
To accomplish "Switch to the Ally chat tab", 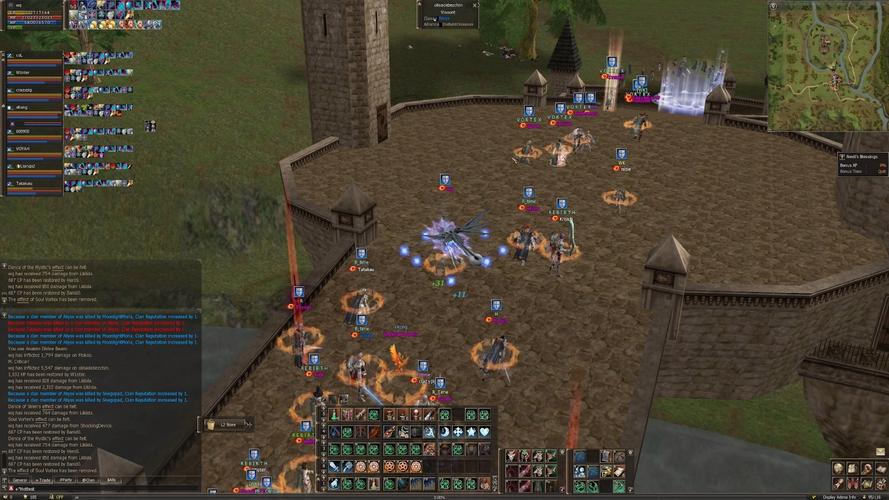I will point(111,480).
